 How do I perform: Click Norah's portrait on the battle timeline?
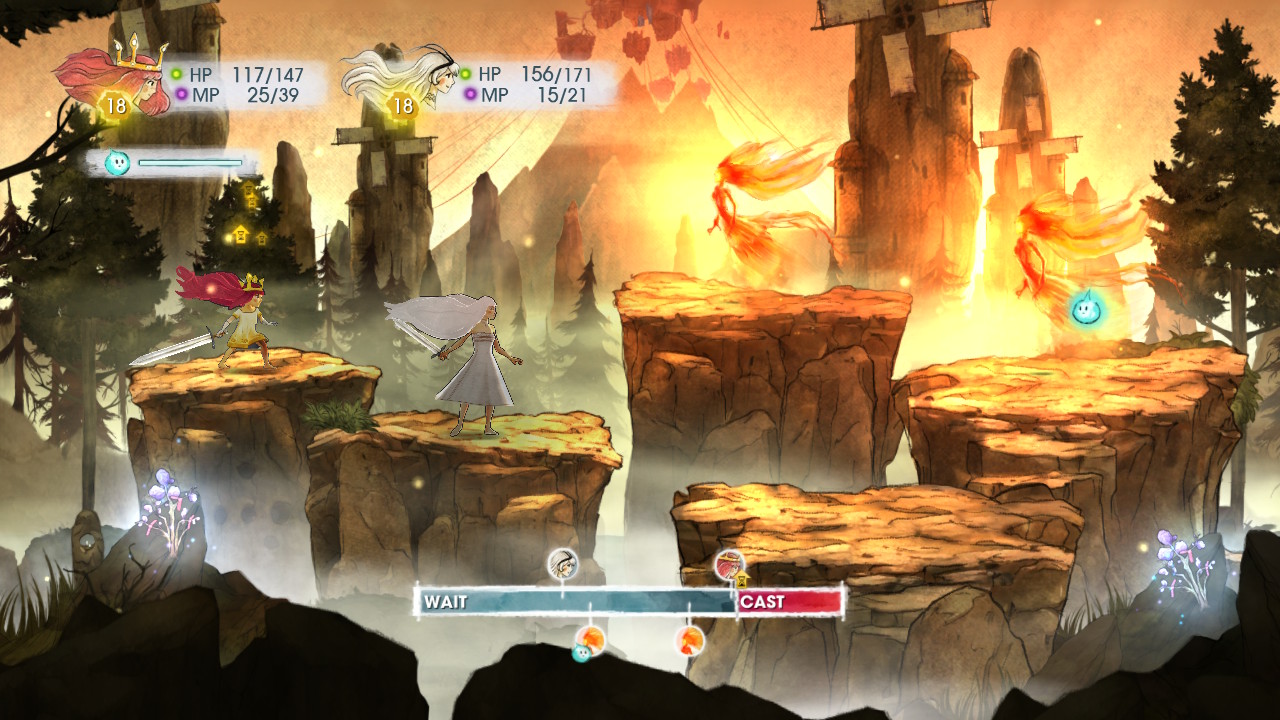pyautogui.click(x=563, y=563)
